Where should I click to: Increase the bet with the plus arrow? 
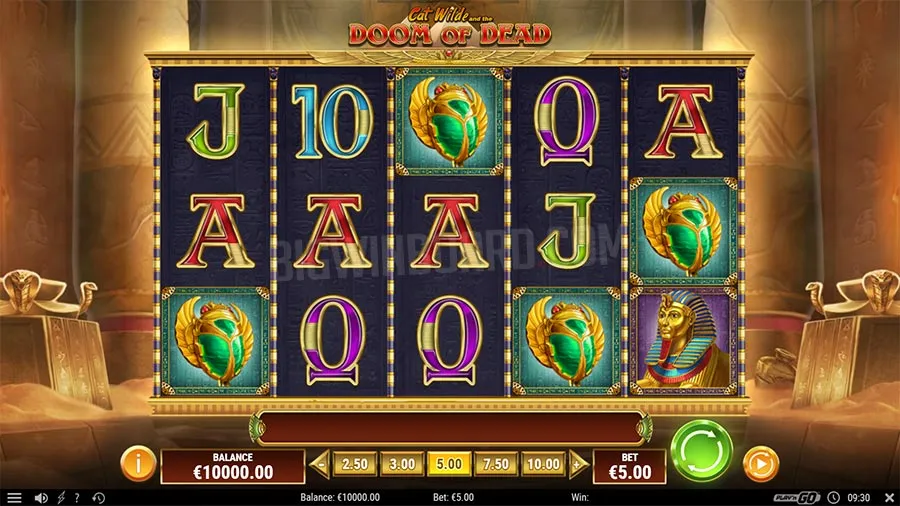pos(576,464)
